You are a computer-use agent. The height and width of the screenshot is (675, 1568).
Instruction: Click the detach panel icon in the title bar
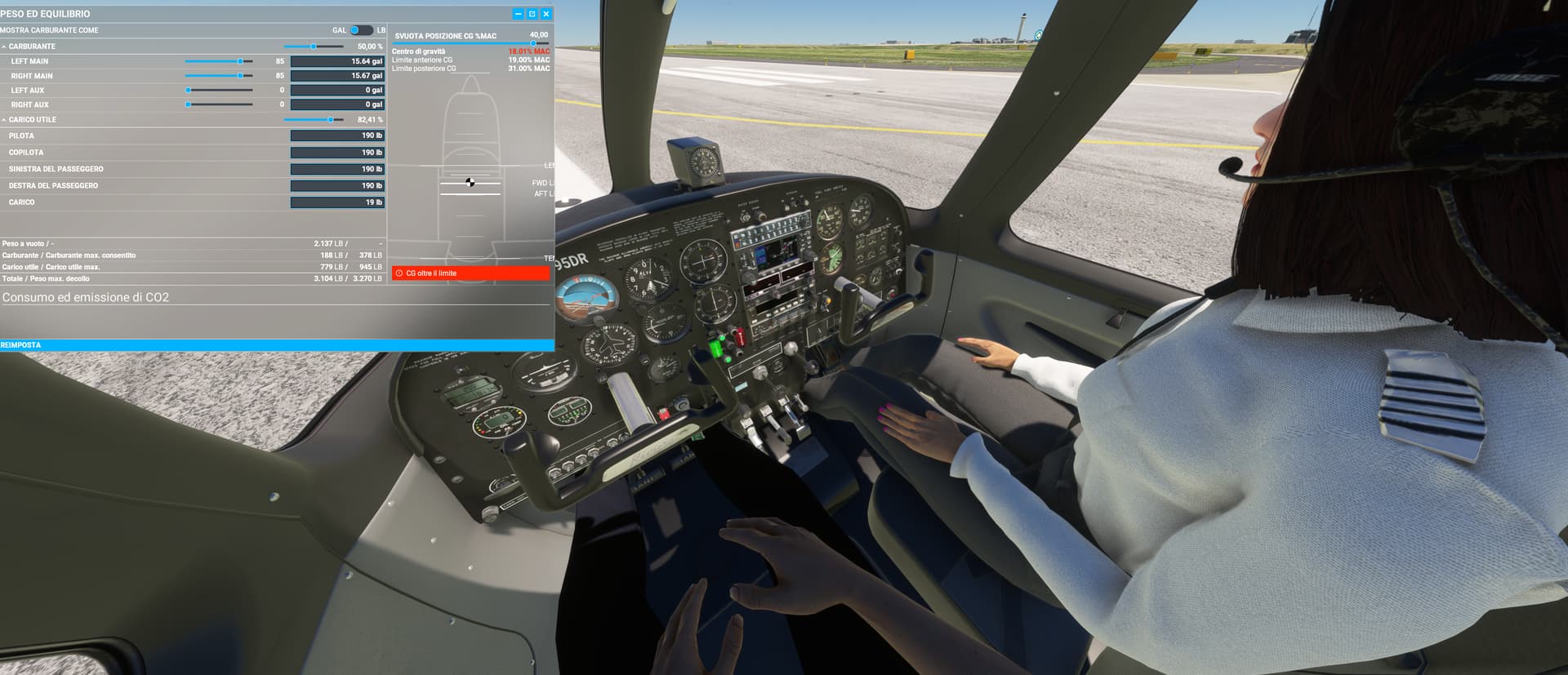532,13
